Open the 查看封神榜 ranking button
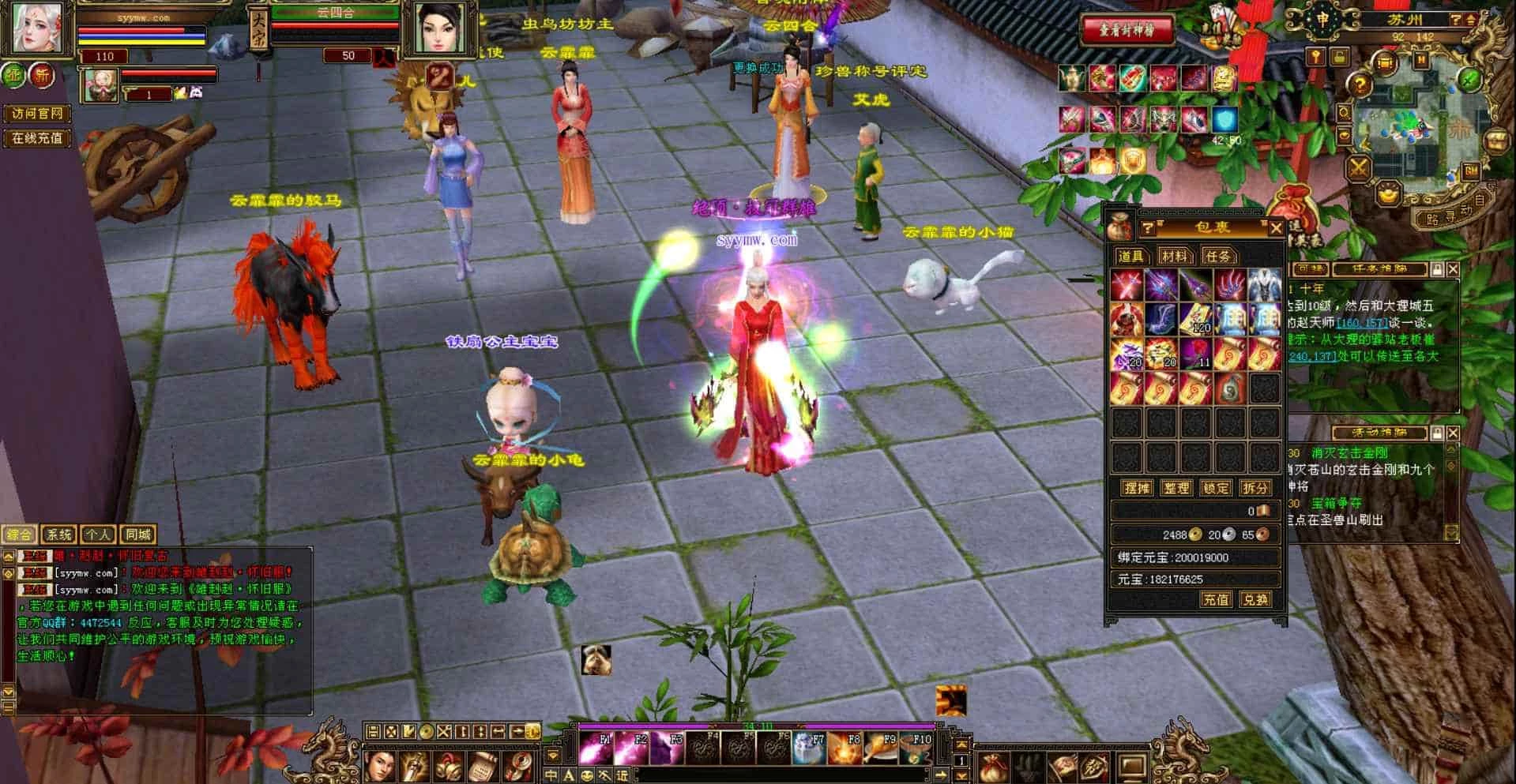Screen dimensions: 1516x784 click(x=1127, y=30)
